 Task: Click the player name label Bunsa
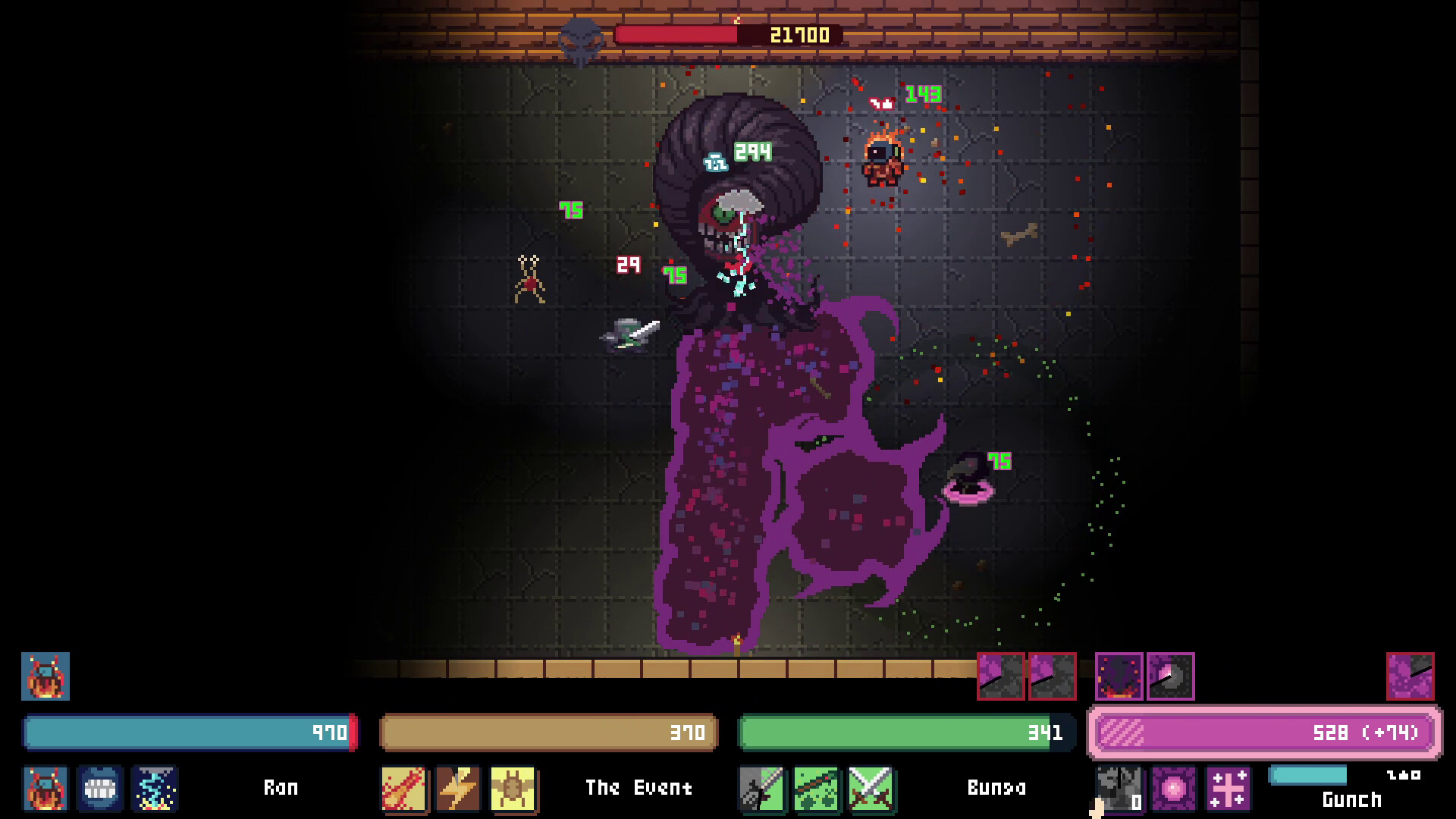click(997, 789)
